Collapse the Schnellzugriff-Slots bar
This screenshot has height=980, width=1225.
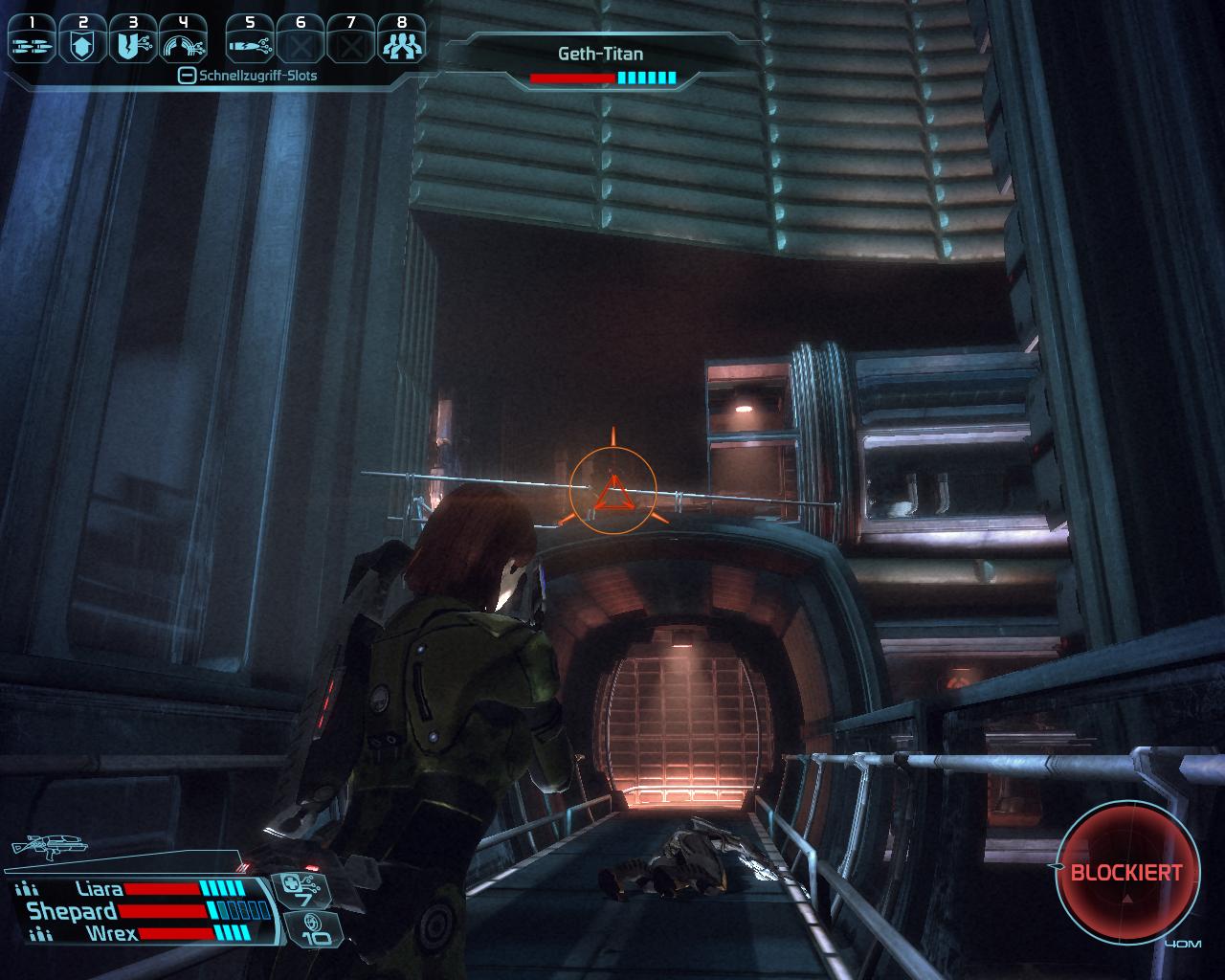pyautogui.click(x=188, y=76)
